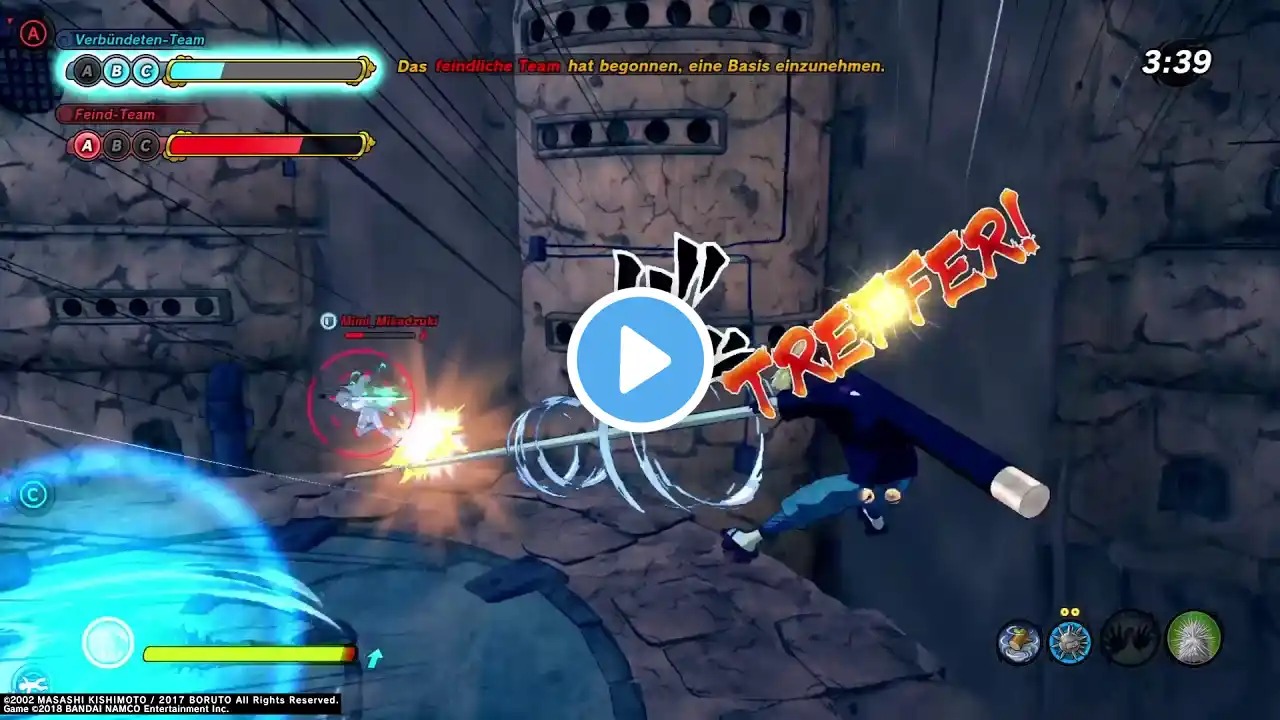Activate the substitution log ability icon
The width and height of the screenshot is (1280, 720).
coord(1019,641)
